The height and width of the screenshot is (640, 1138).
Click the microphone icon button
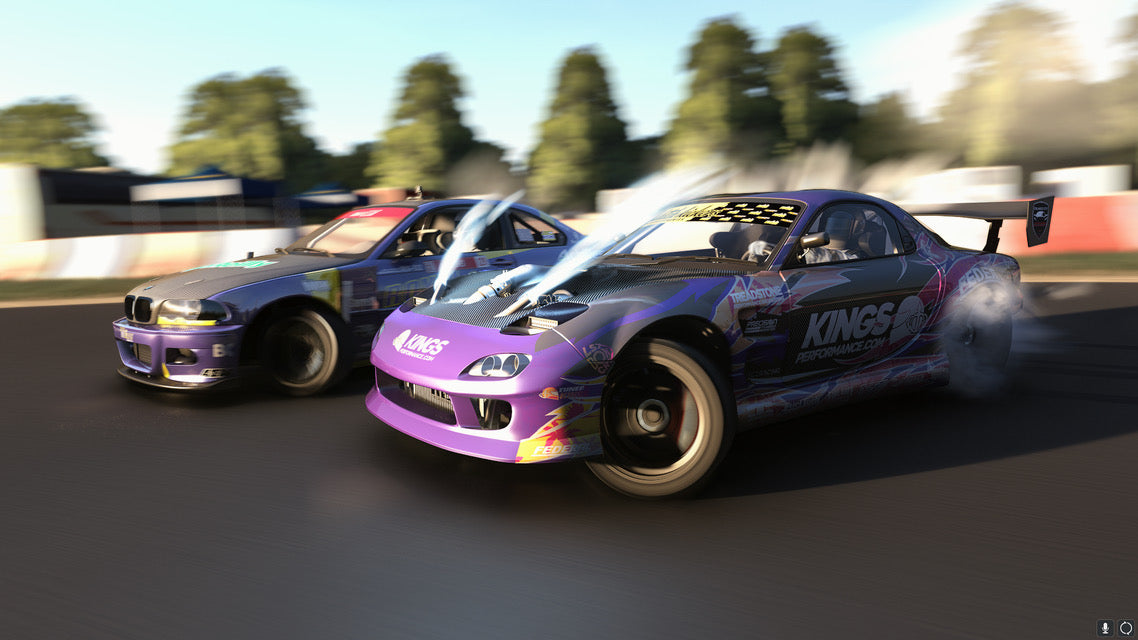pos(1105,628)
